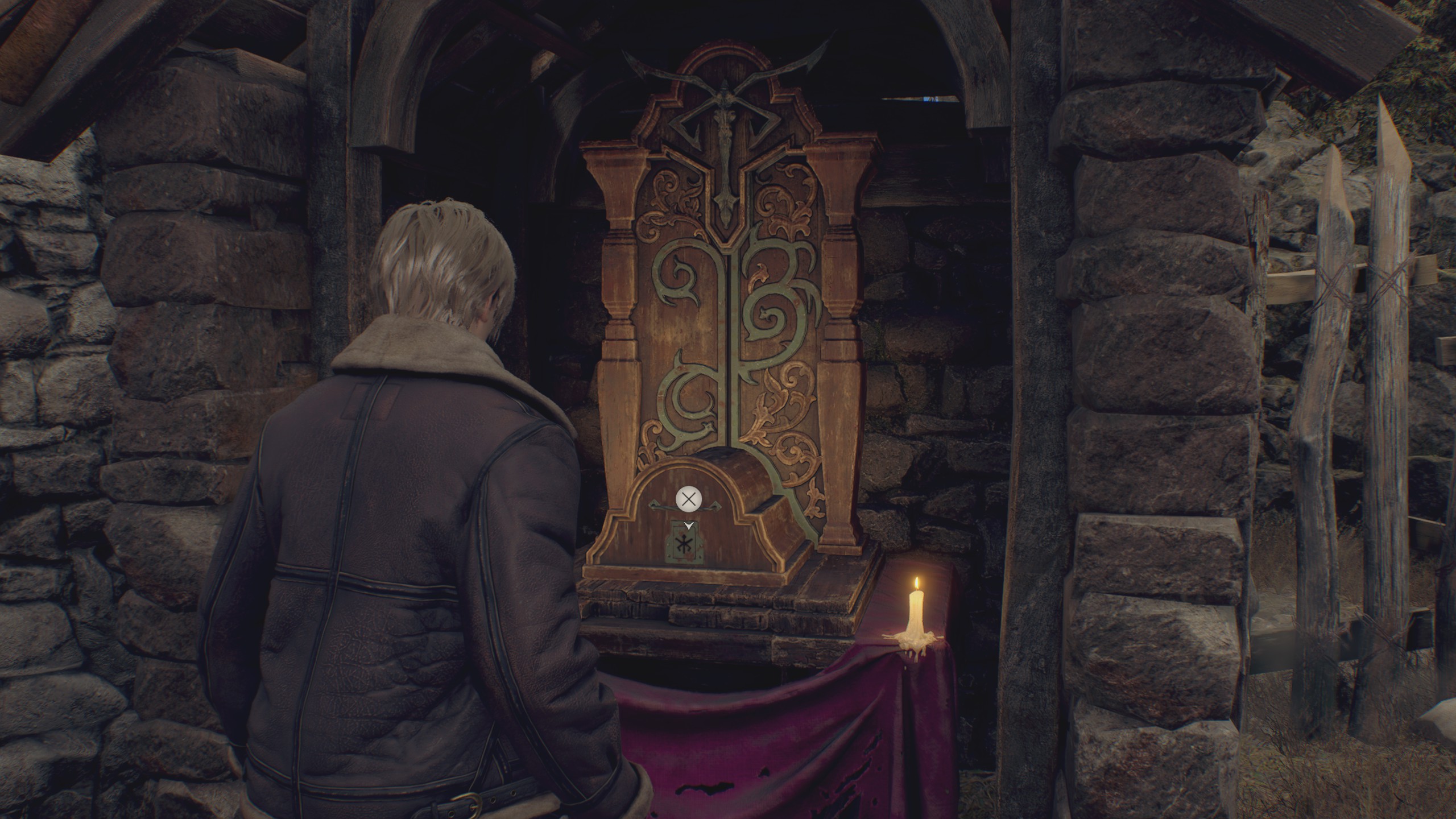Toggle the shrine cabinet doors open
The image size is (1456, 819).
point(728,341)
